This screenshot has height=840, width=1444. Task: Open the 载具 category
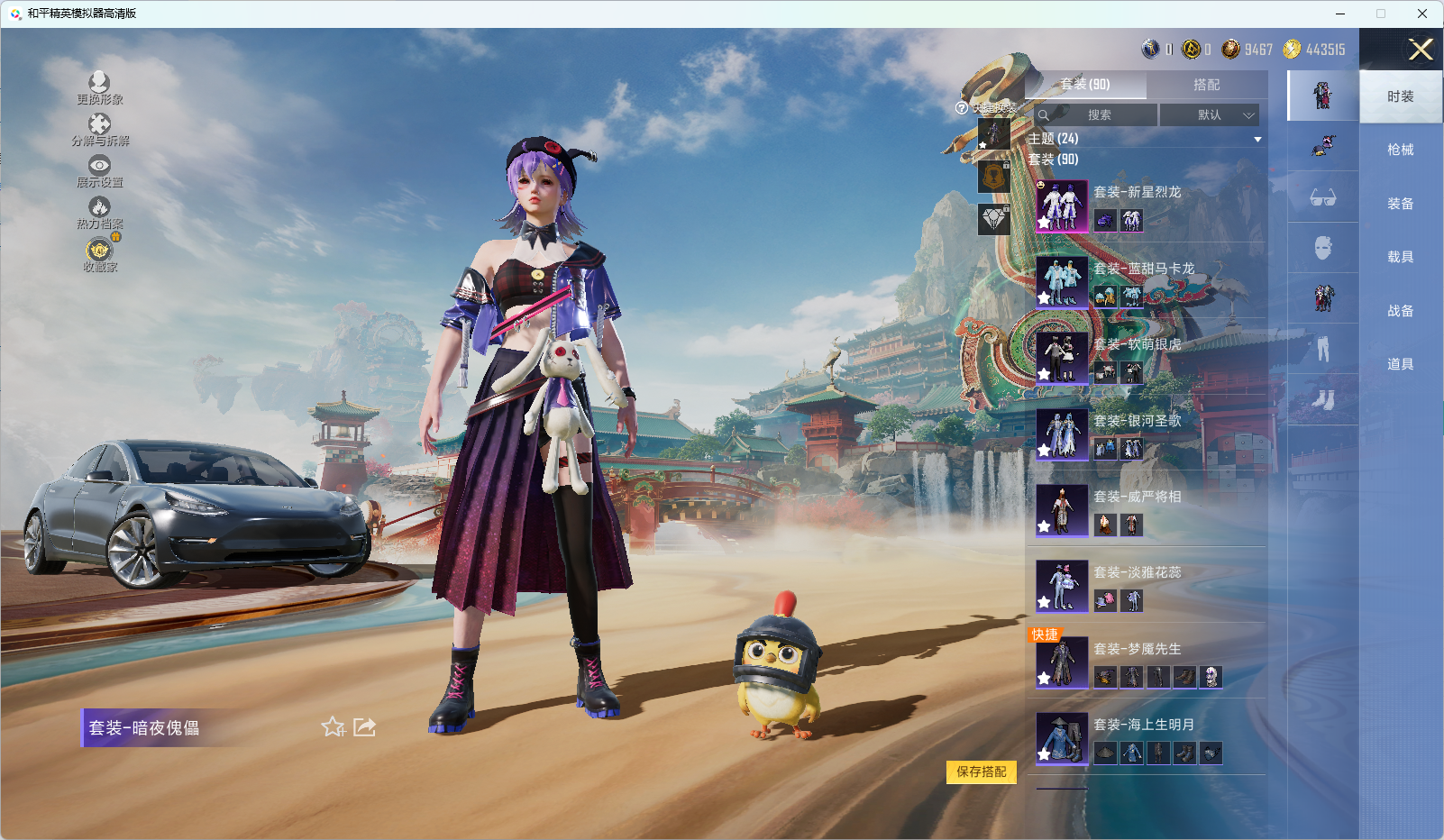tap(1400, 257)
